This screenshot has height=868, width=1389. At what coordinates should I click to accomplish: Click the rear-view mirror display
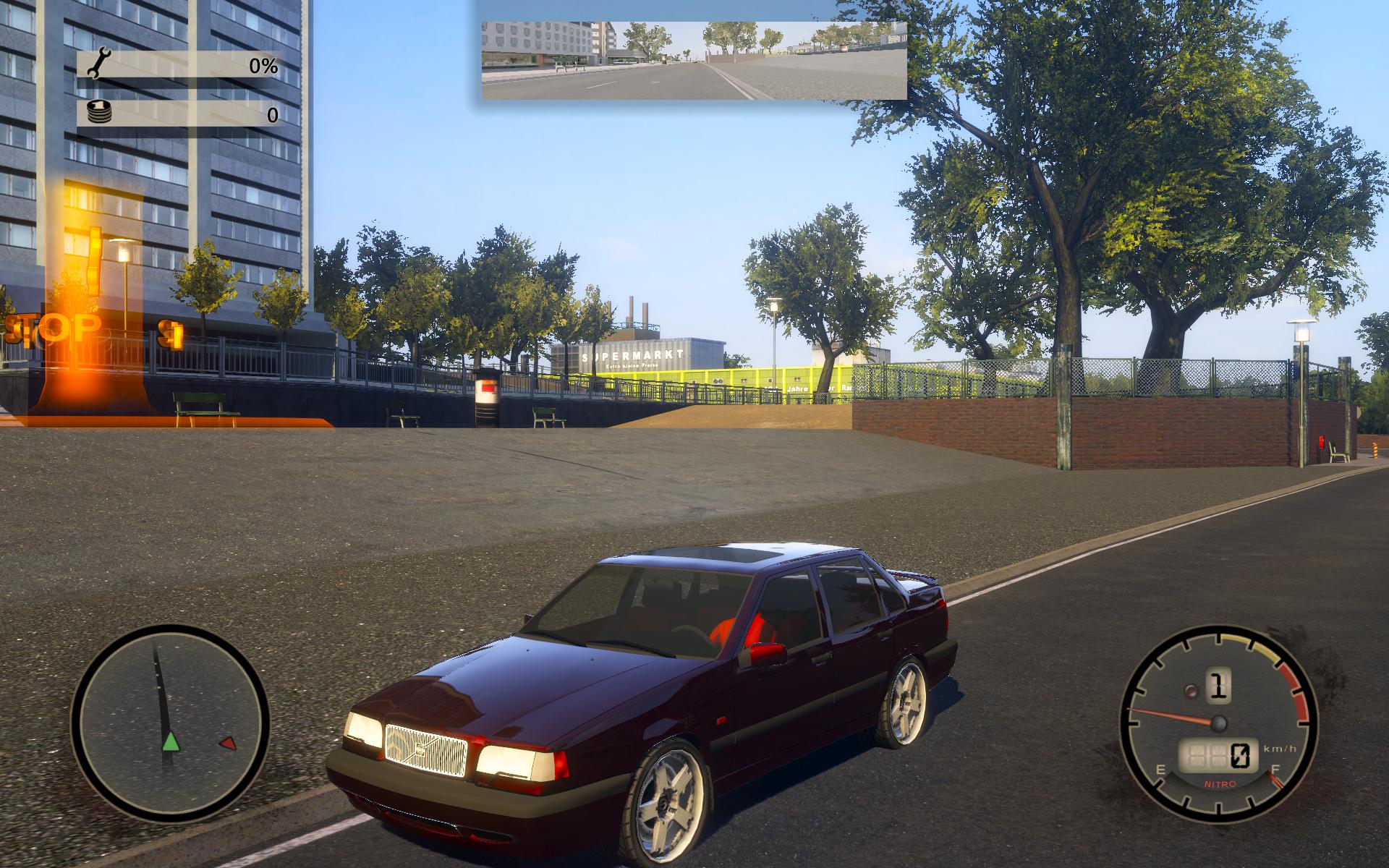[x=694, y=60]
